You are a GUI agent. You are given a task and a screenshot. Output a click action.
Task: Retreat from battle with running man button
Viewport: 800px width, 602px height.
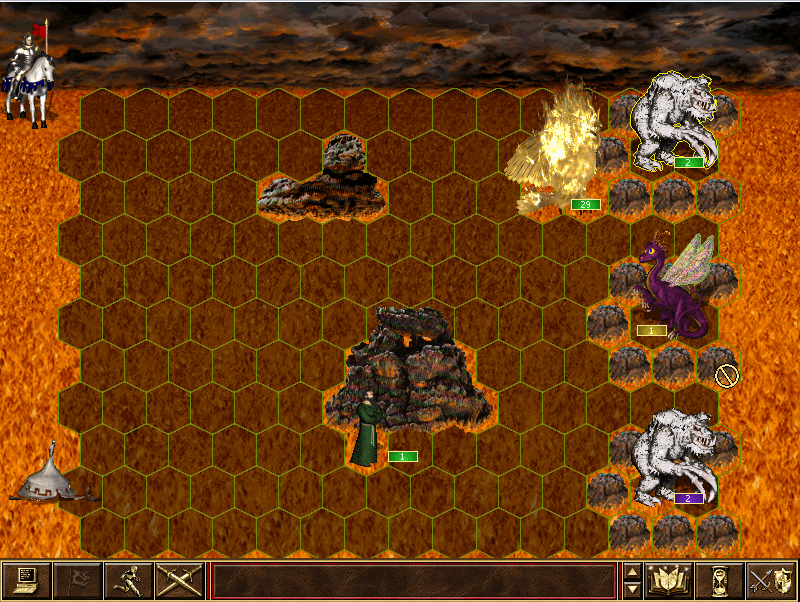(128, 580)
